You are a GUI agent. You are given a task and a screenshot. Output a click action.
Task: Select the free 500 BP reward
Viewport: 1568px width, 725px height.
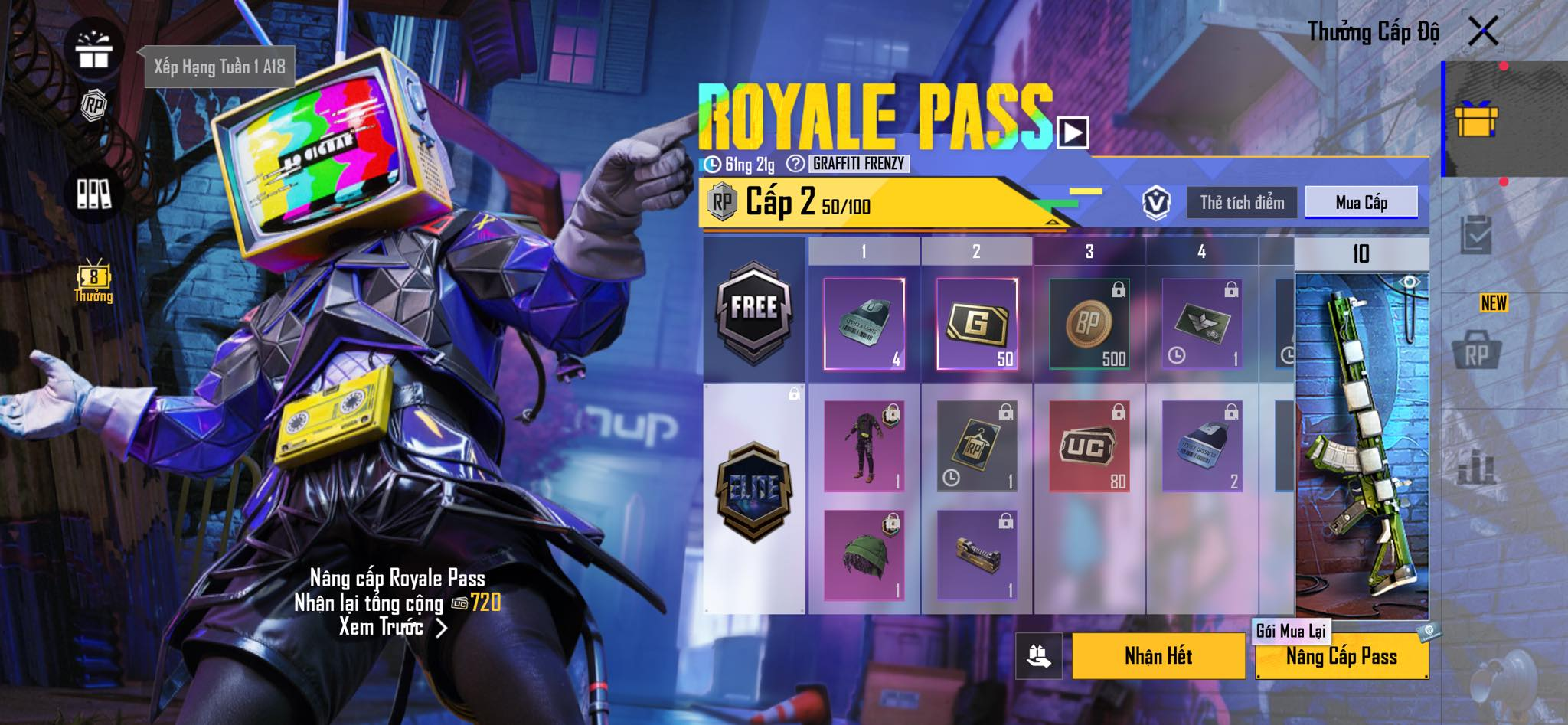[1089, 324]
